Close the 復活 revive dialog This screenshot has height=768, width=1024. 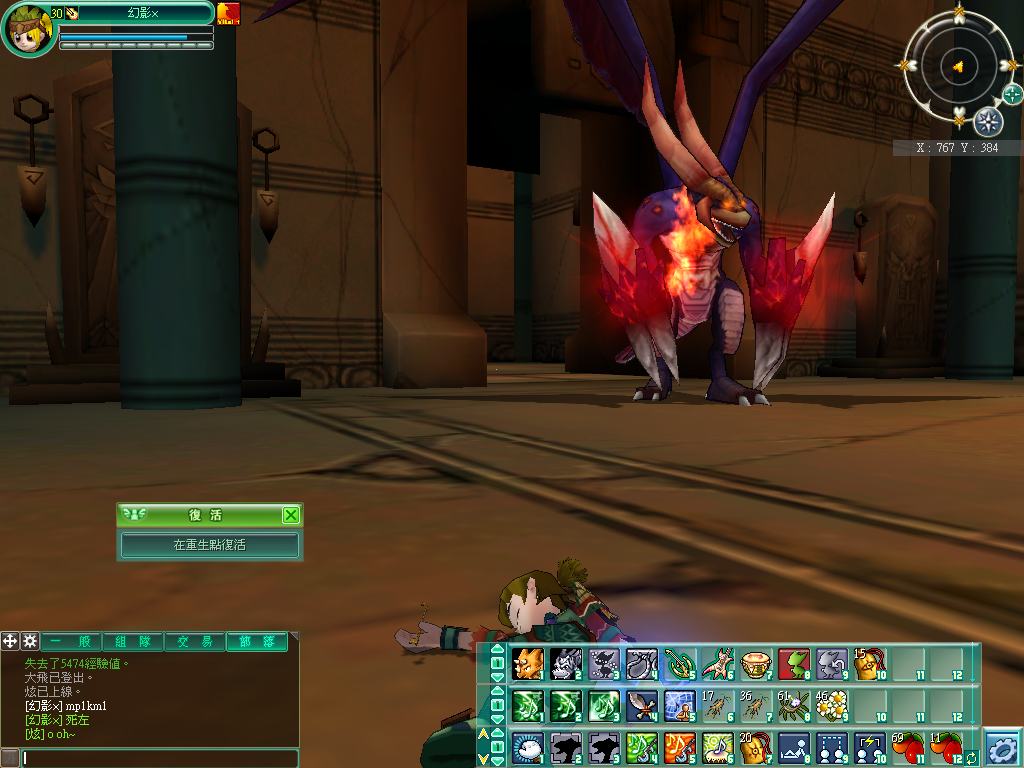[290, 515]
